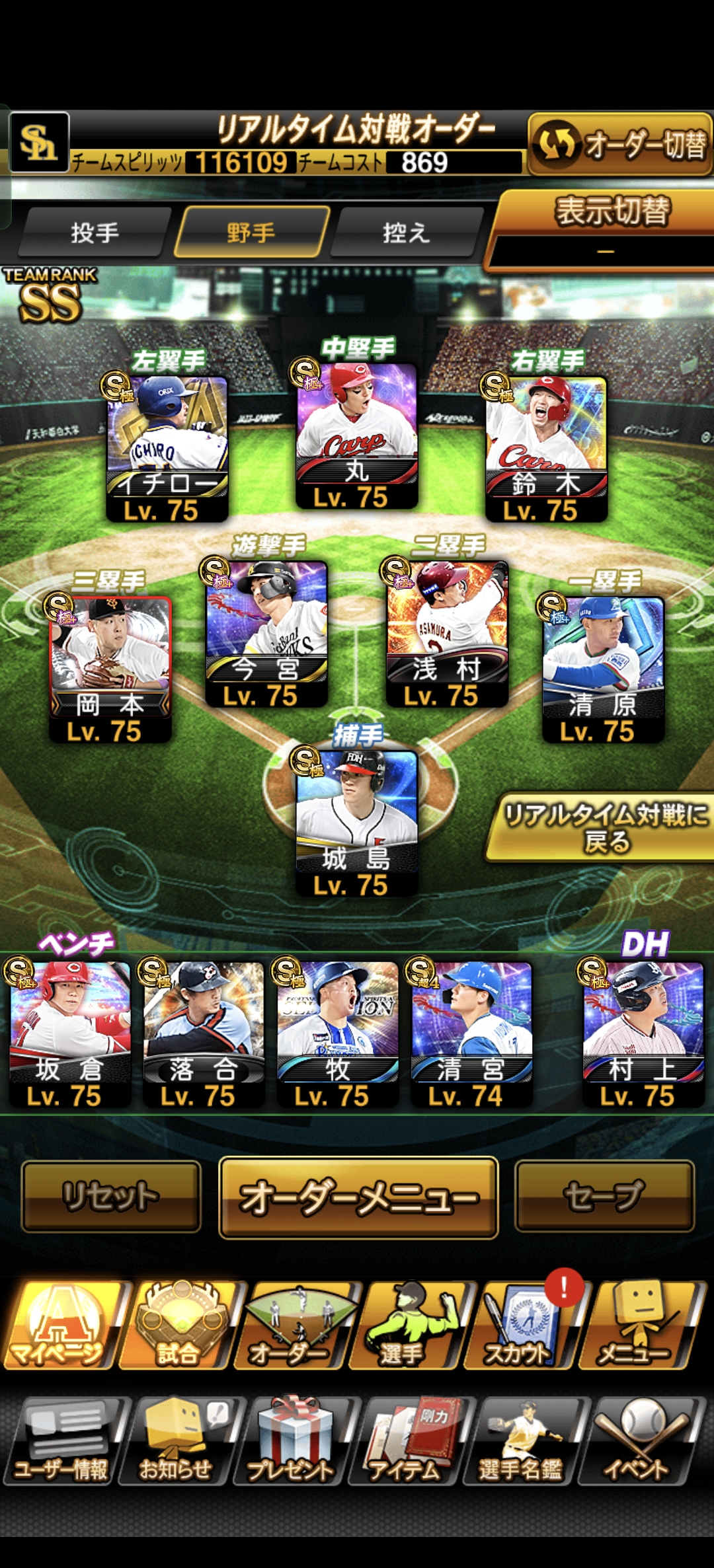Go to マイページ

pos(59,1327)
